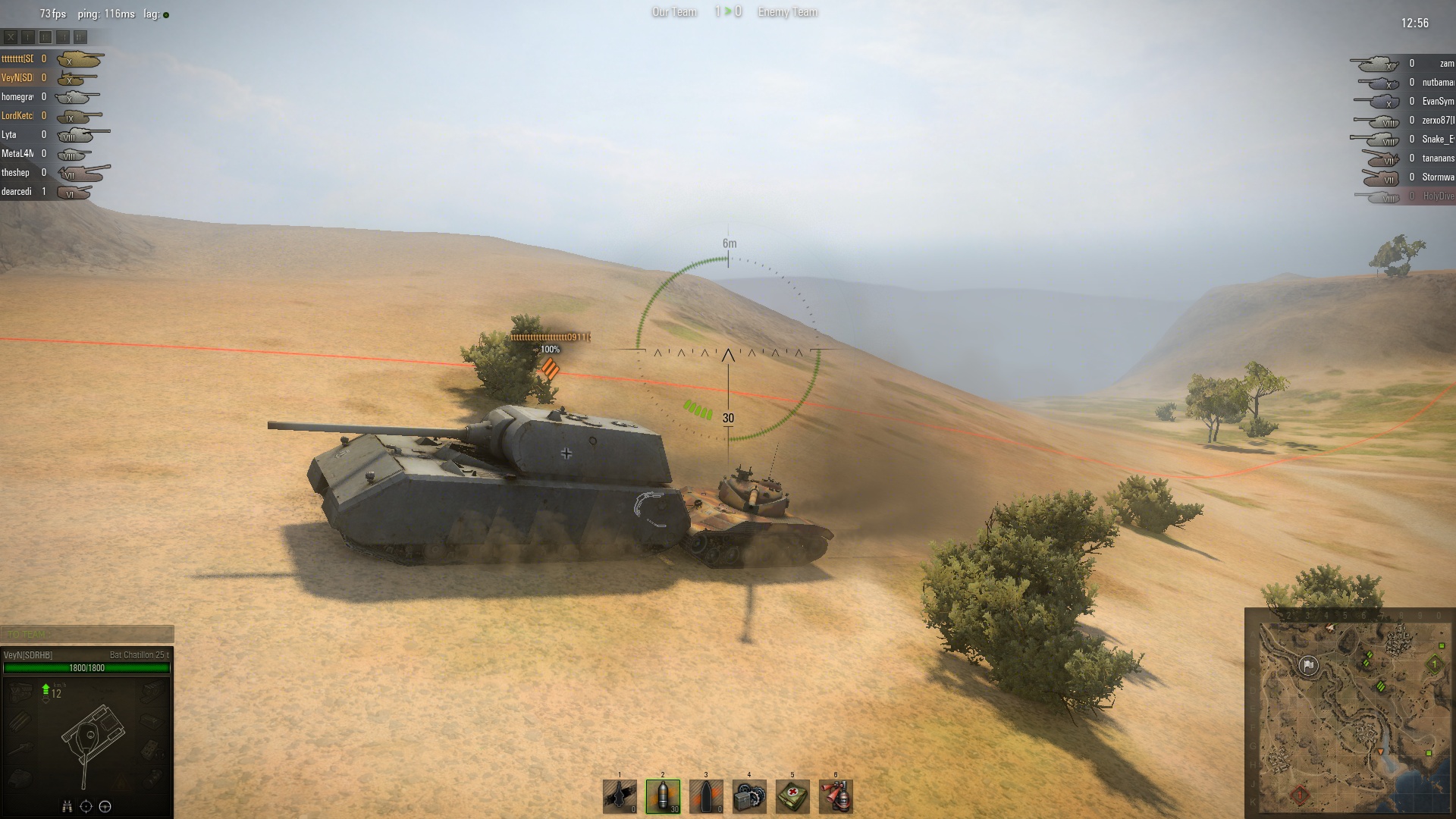Select enemy tananans in the enemy list

[x=1437, y=158]
